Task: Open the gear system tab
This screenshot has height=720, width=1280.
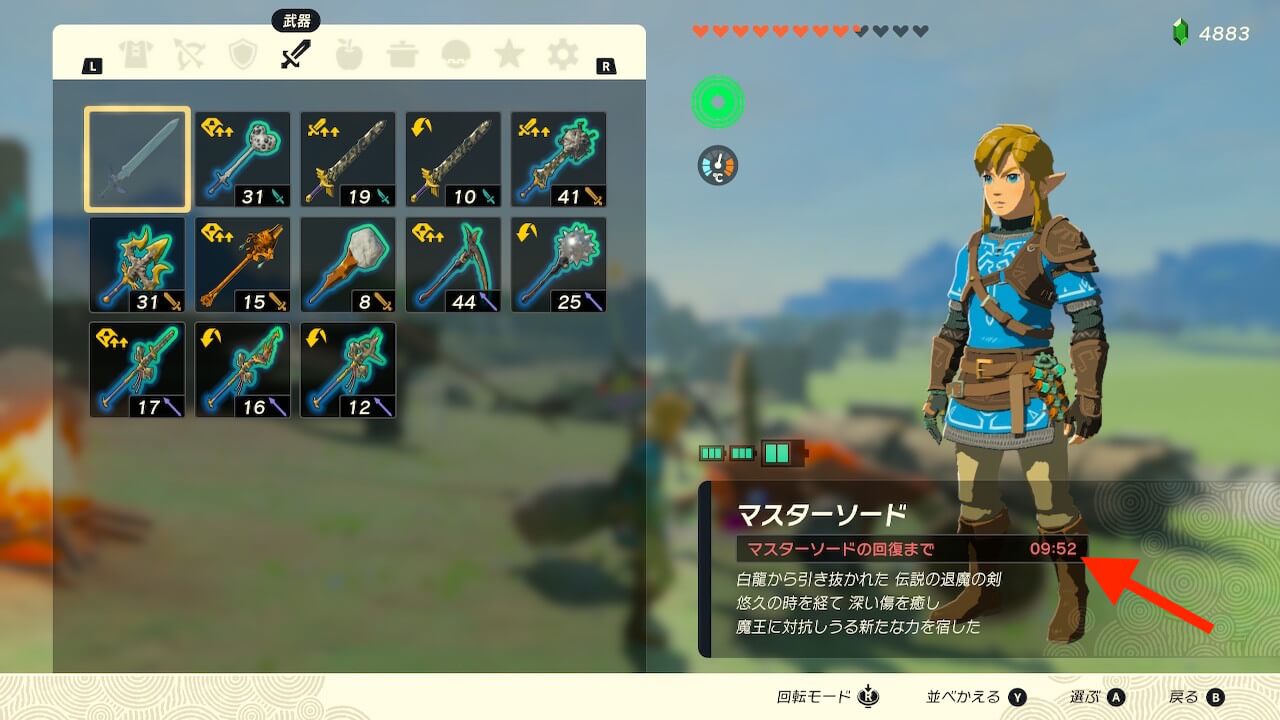Action: [x=563, y=54]
